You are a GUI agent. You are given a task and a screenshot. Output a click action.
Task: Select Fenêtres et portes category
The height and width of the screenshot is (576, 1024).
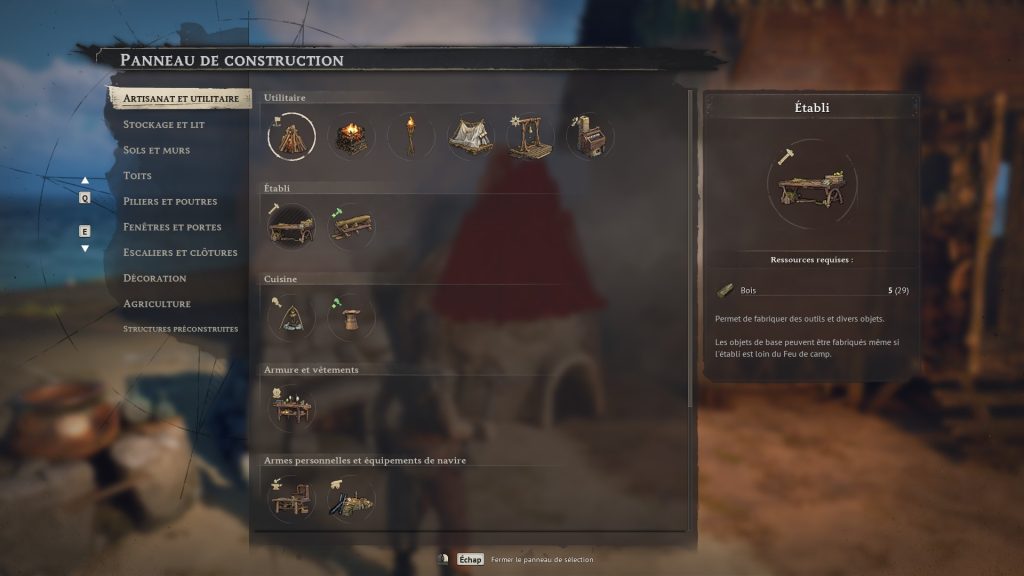pyautogui.click(x=172, y=227)
